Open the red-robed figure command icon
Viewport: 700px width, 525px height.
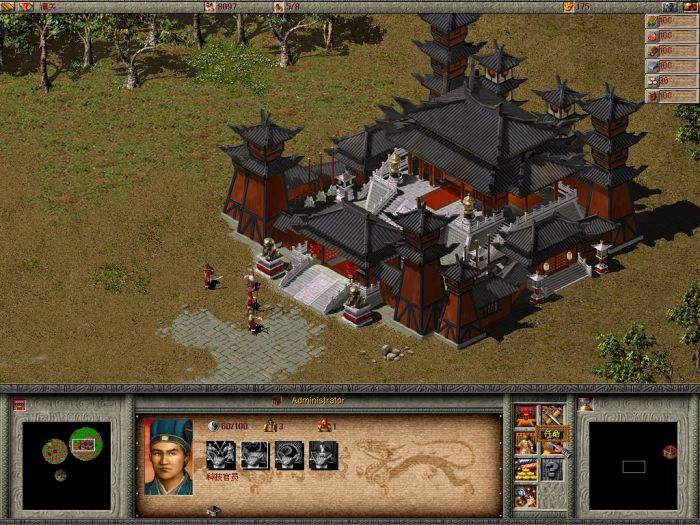click(526, 415)
